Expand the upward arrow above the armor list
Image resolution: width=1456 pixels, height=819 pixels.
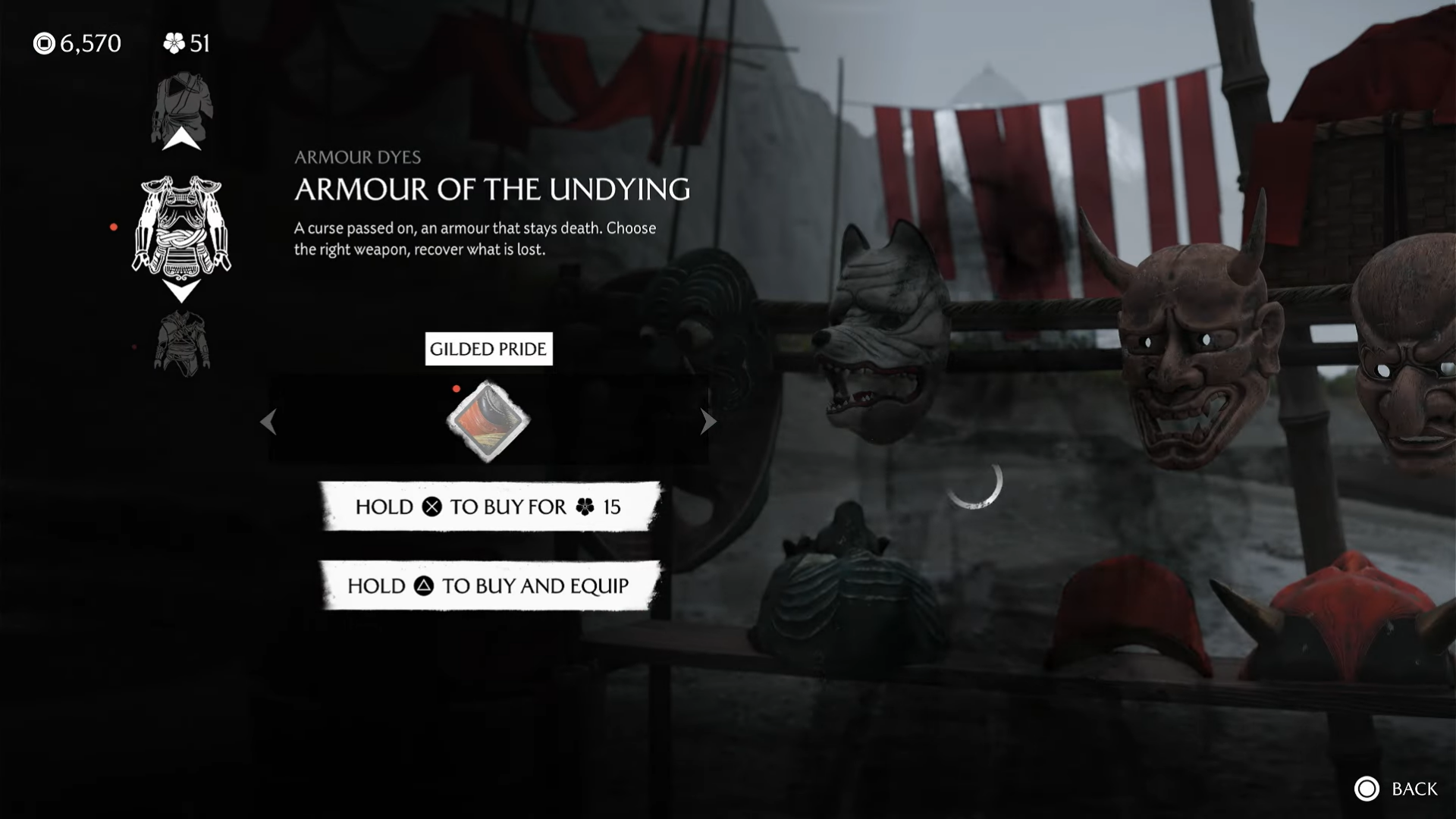(x=180, y=140)
